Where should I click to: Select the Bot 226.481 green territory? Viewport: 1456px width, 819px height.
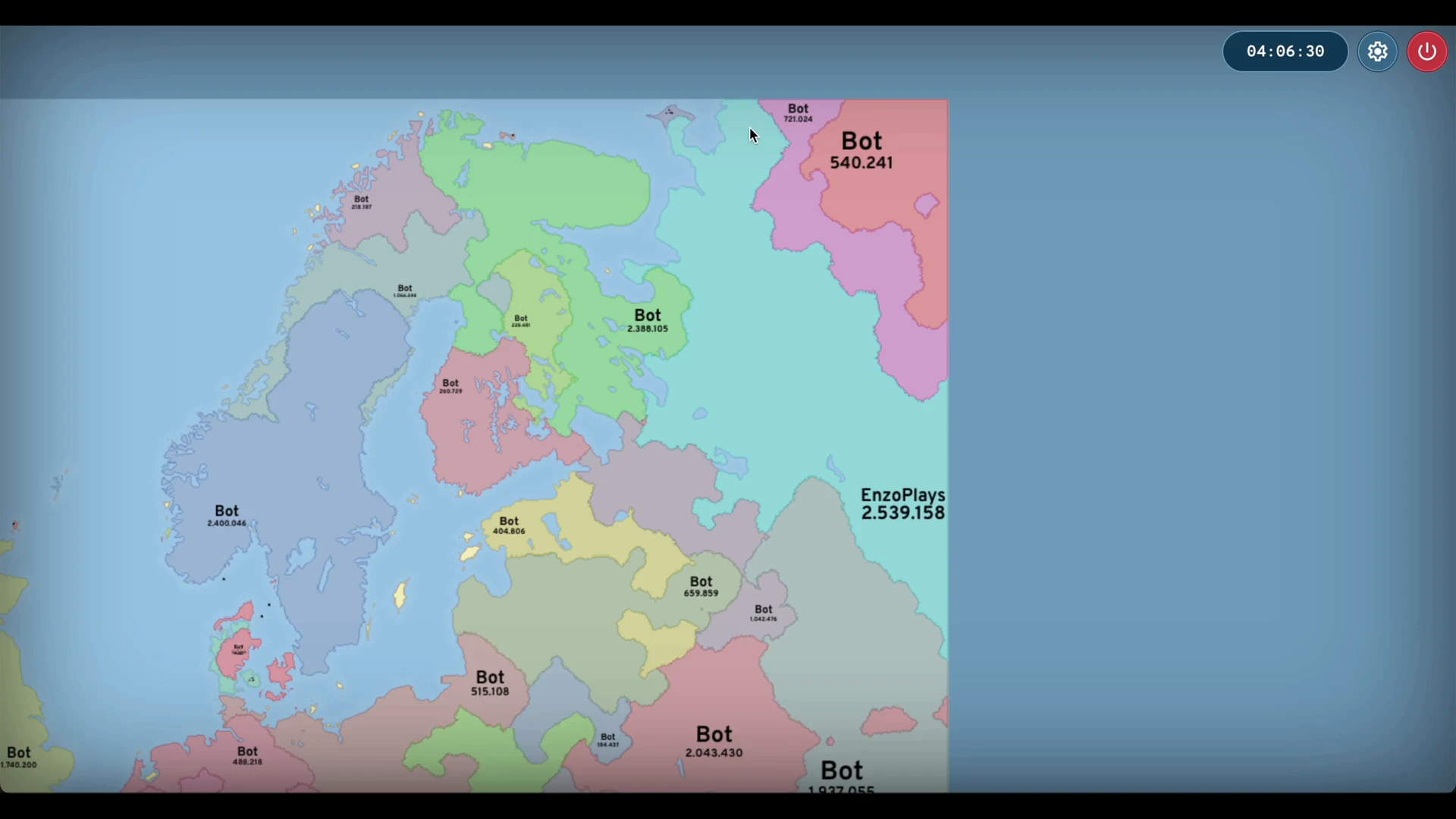520,322
